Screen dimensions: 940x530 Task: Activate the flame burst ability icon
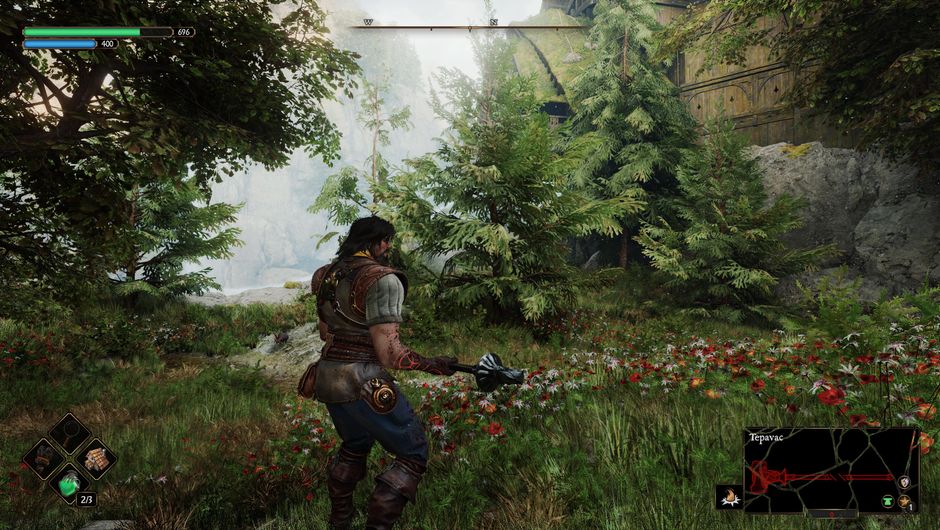(x=729, y=497)
